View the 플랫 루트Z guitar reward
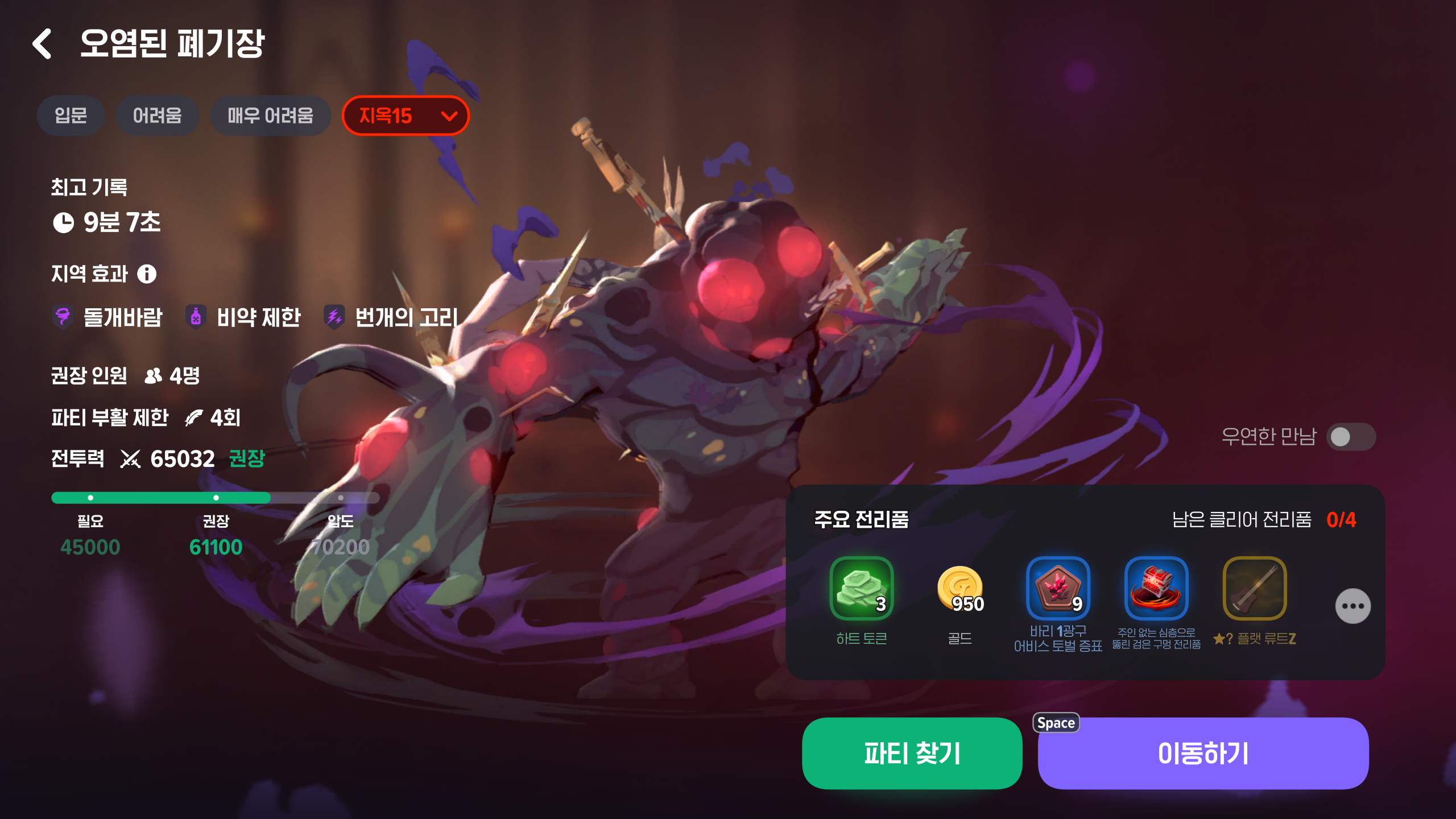 pyautogui.click(x=1255, y=588)
